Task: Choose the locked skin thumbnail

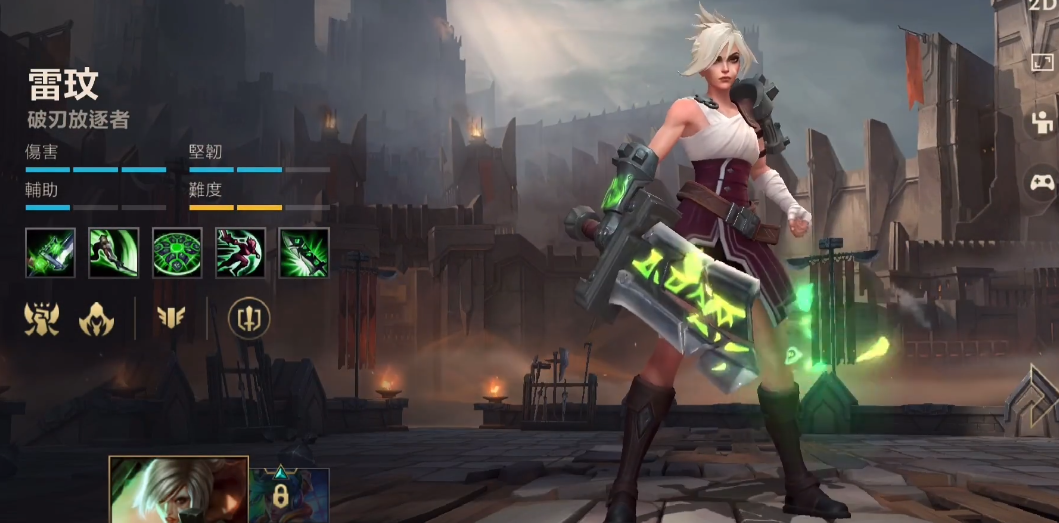Action: (x=289, y=495)
